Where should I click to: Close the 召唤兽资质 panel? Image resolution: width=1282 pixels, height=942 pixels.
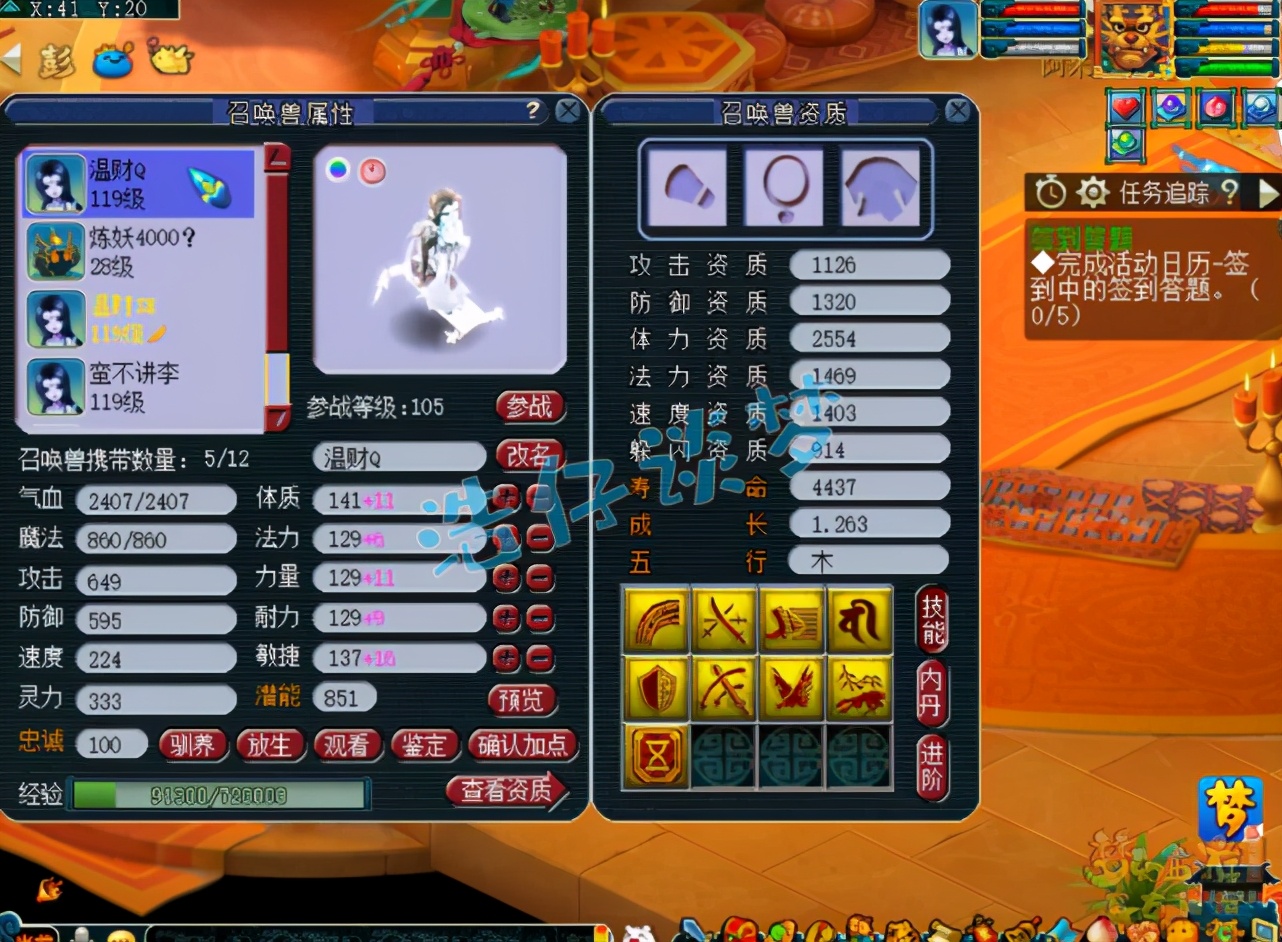point(957,110)
